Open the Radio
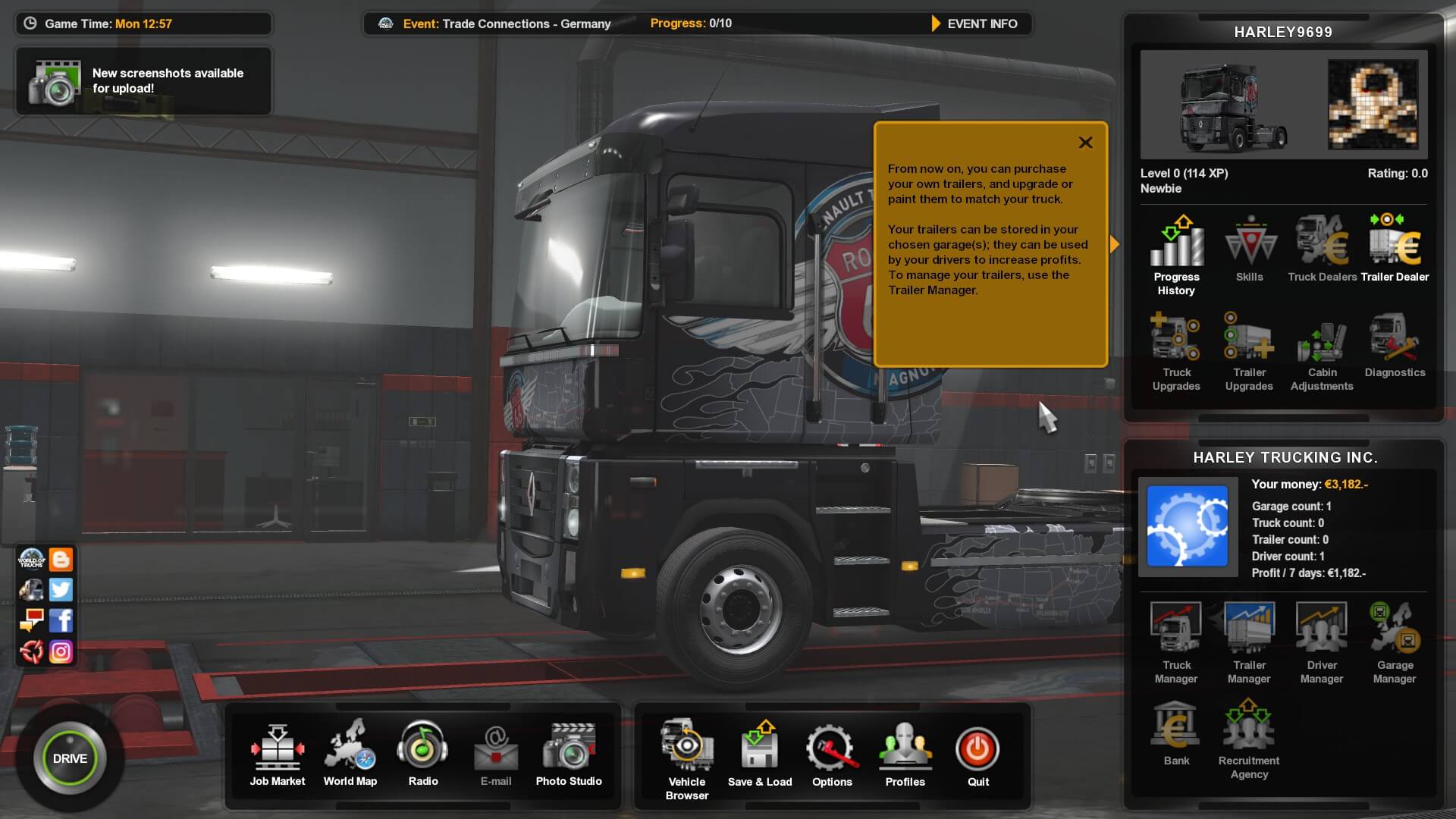Viewport: 1456px width, 819px height. tap(423, 755)
